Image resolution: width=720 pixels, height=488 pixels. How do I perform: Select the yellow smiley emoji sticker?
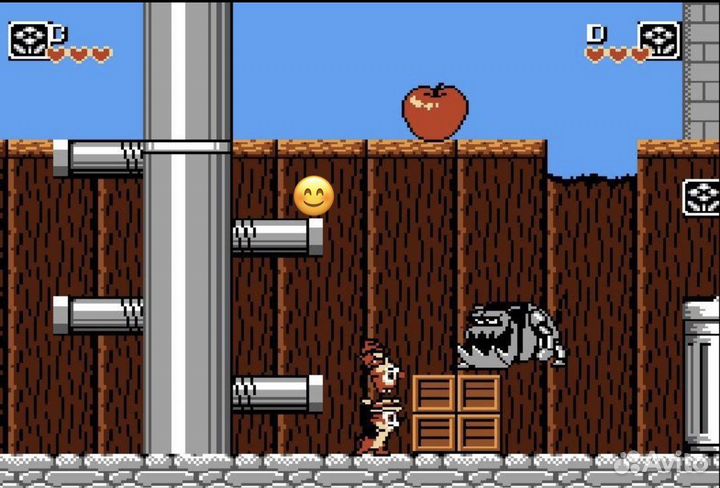click(313, 196)
